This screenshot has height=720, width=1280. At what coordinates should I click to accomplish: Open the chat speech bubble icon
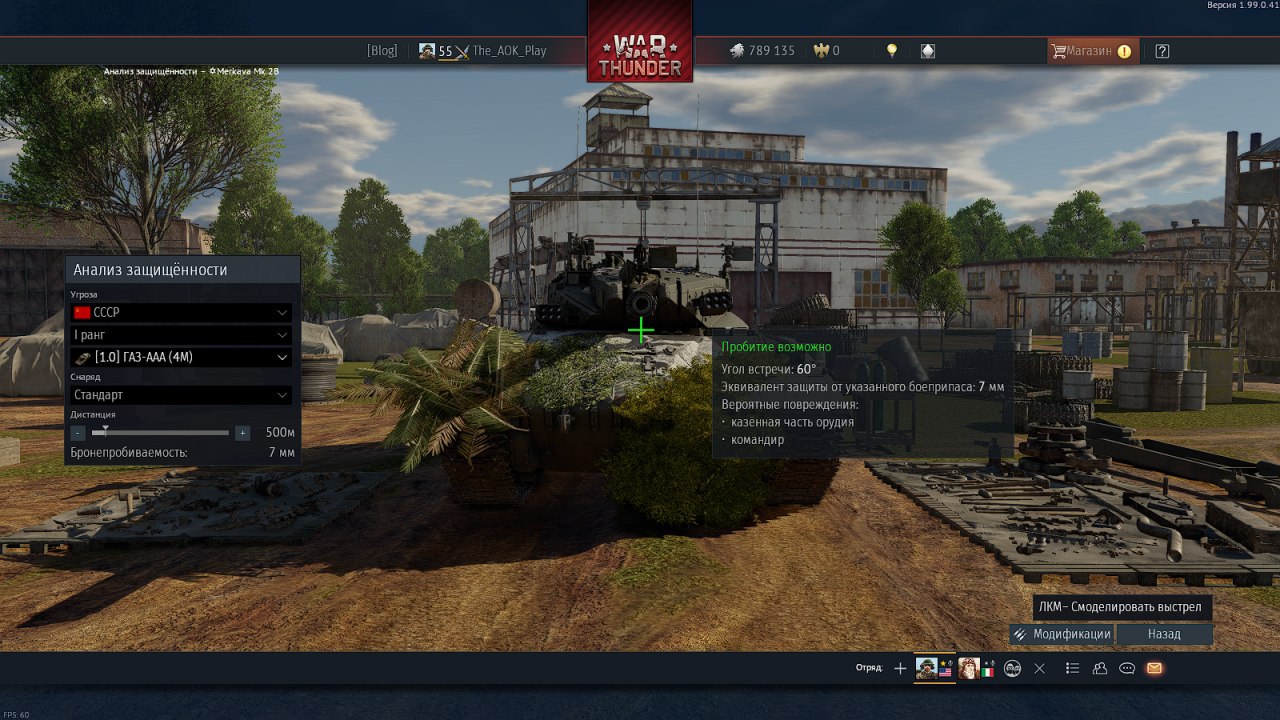[1127, 668]
